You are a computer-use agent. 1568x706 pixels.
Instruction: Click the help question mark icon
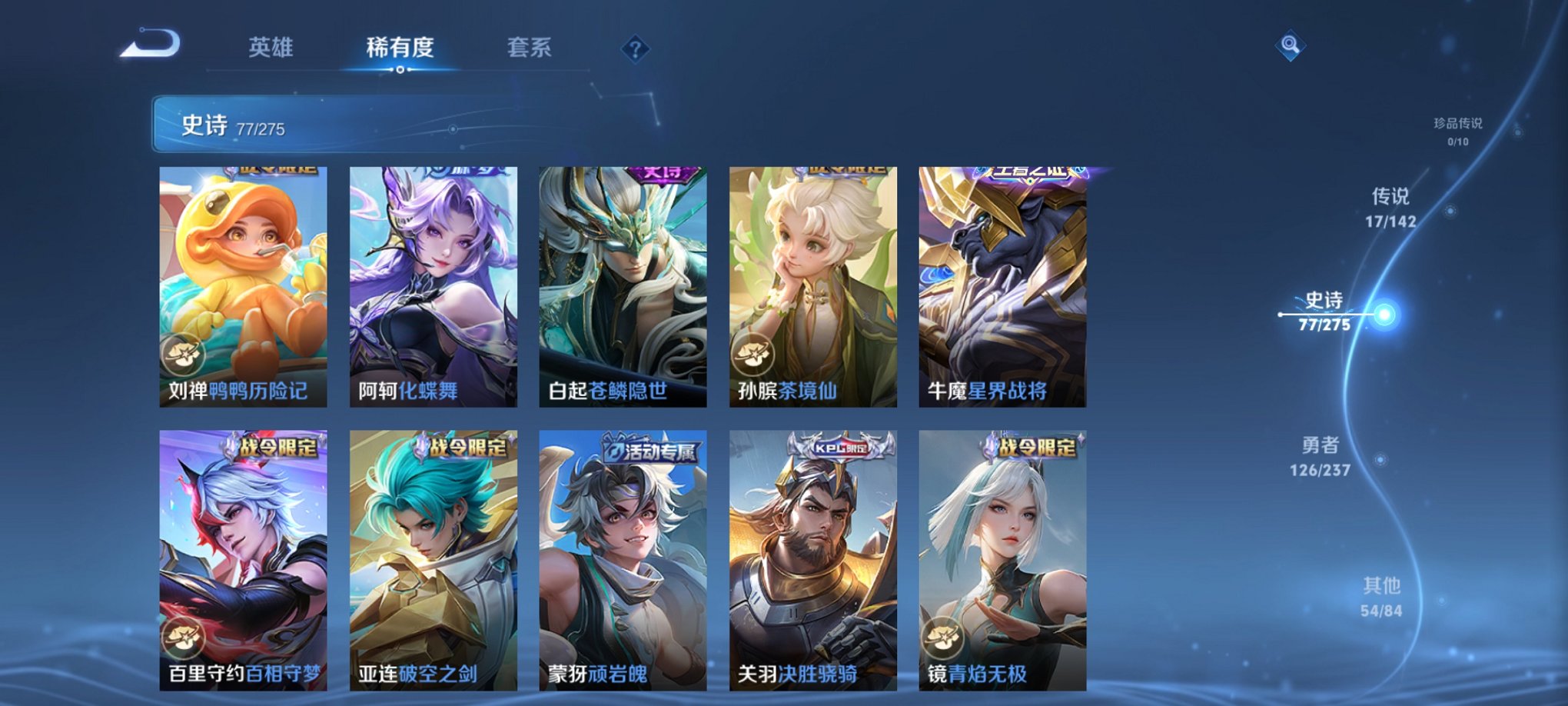[x=635, y=48]
